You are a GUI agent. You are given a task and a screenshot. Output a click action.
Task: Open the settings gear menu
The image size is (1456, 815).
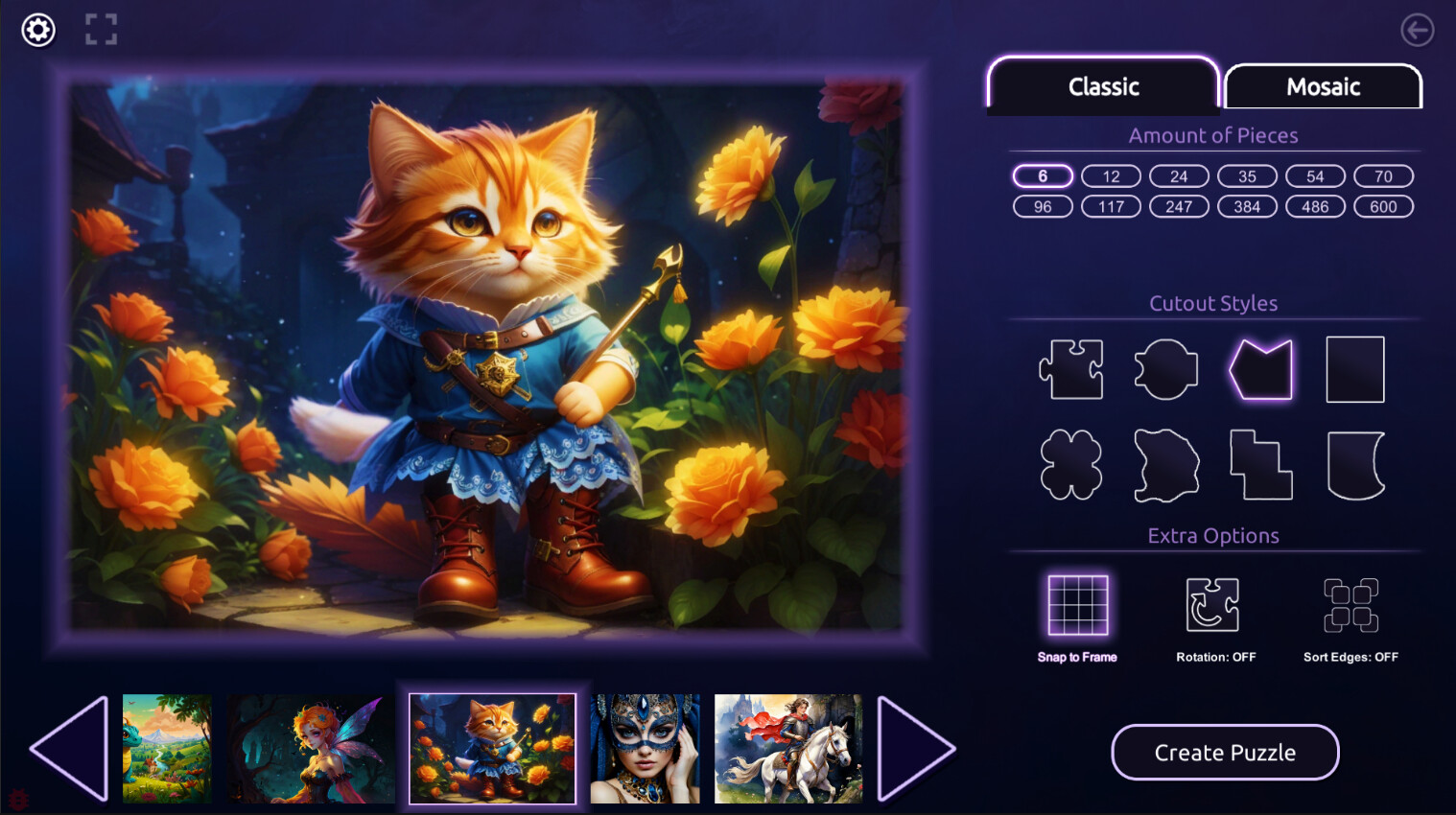38,30
